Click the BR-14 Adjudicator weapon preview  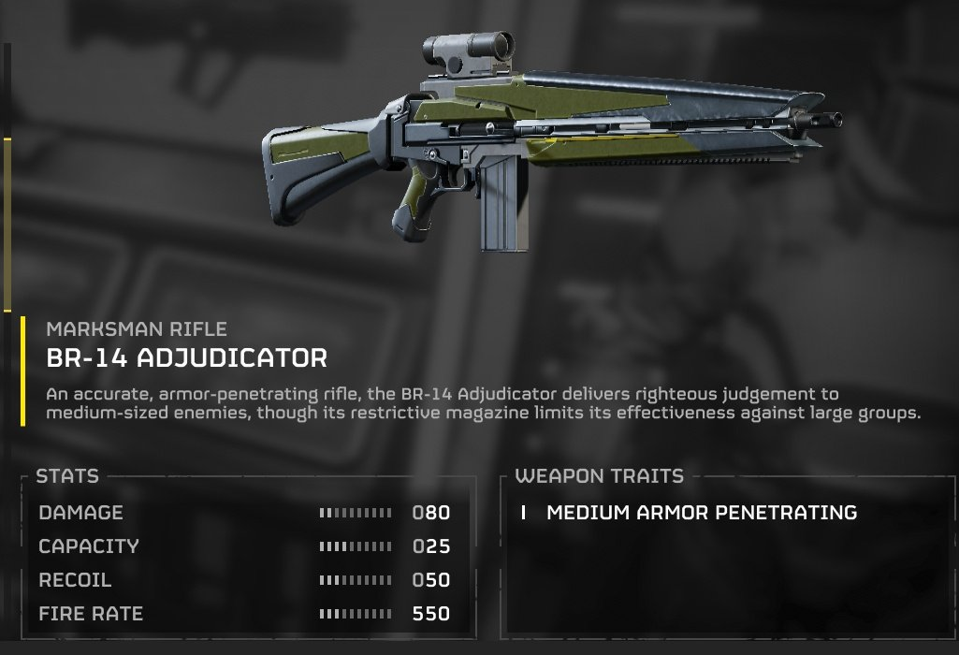coord(550,145)
